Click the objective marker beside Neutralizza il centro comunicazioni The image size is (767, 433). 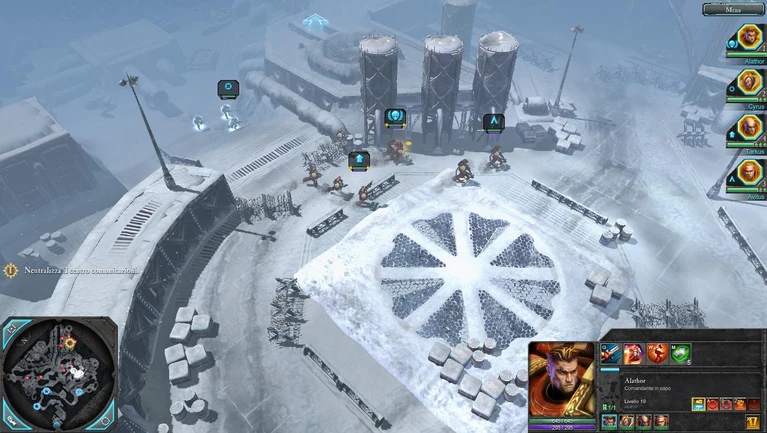(x=10, y=270)
